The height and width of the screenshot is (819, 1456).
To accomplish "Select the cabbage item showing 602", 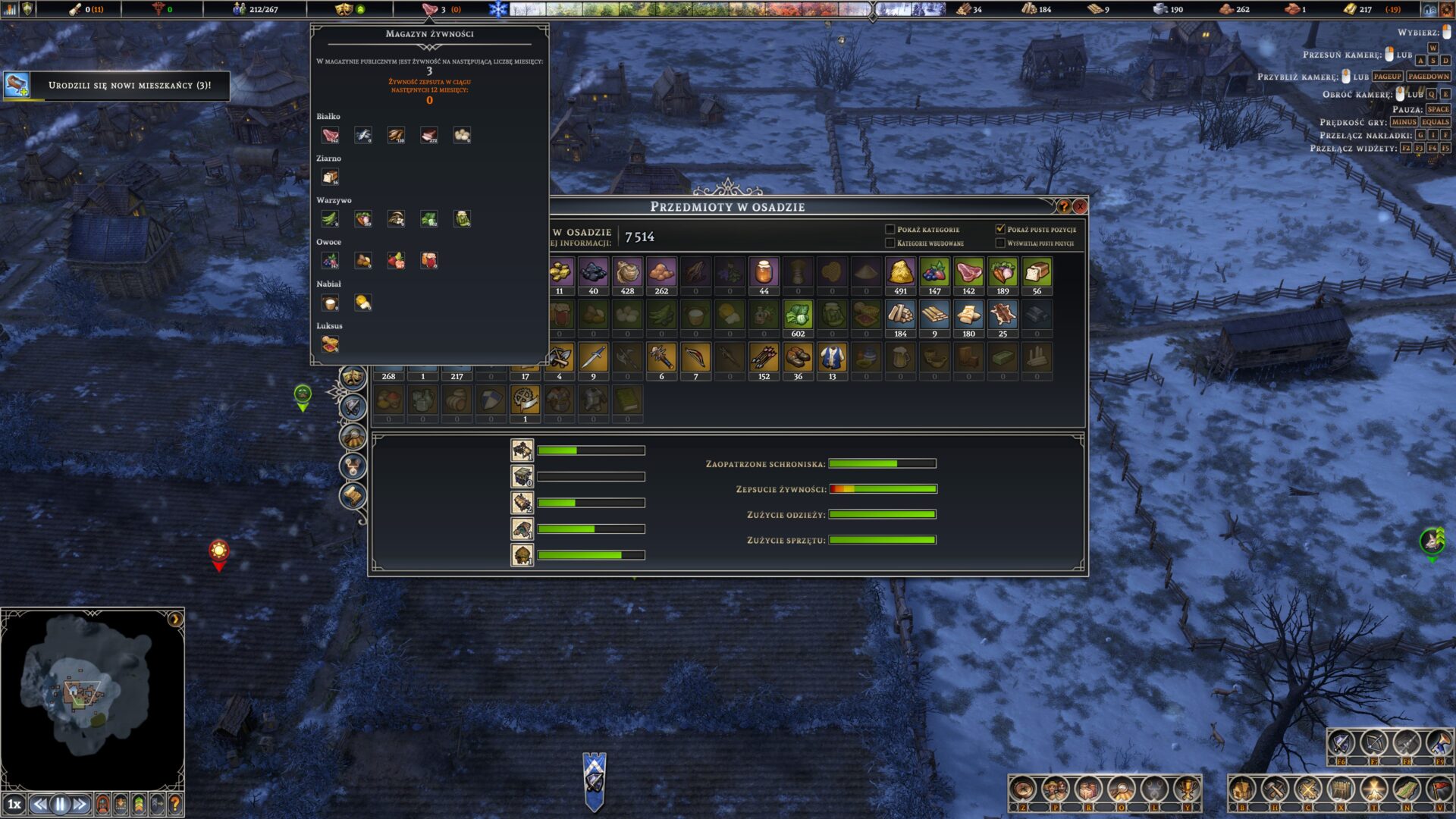I will [x=798, y=315].
